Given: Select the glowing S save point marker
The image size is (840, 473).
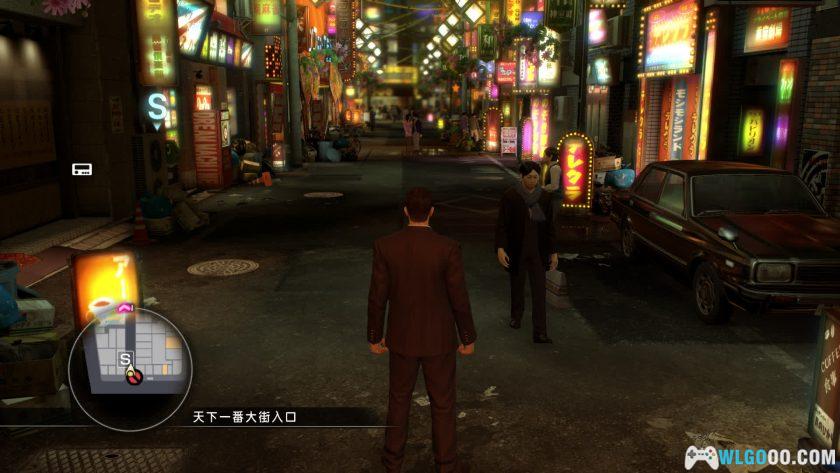Looking at the screenshot, I should pos(157,102).
